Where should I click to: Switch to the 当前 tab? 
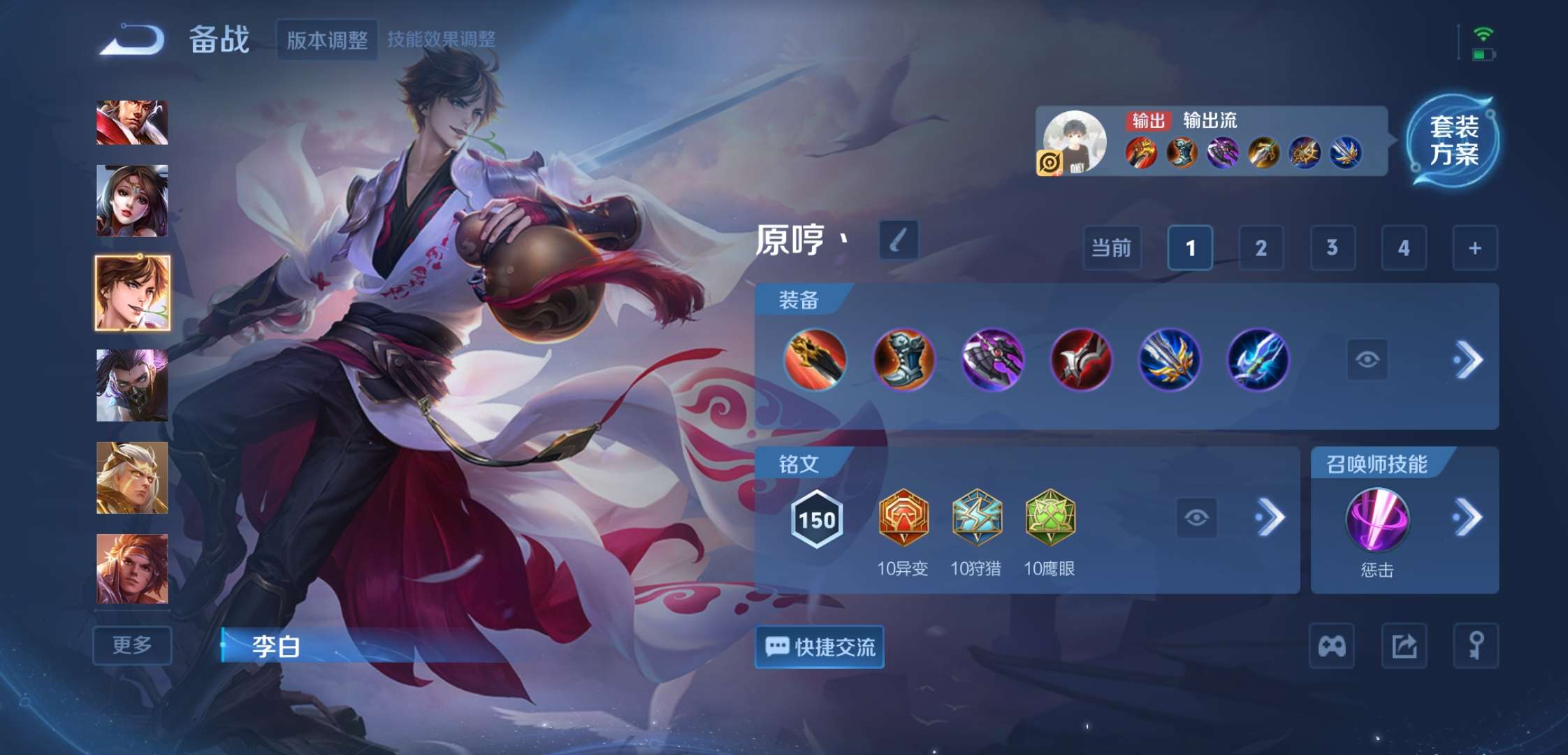(x=1111, y=248)
